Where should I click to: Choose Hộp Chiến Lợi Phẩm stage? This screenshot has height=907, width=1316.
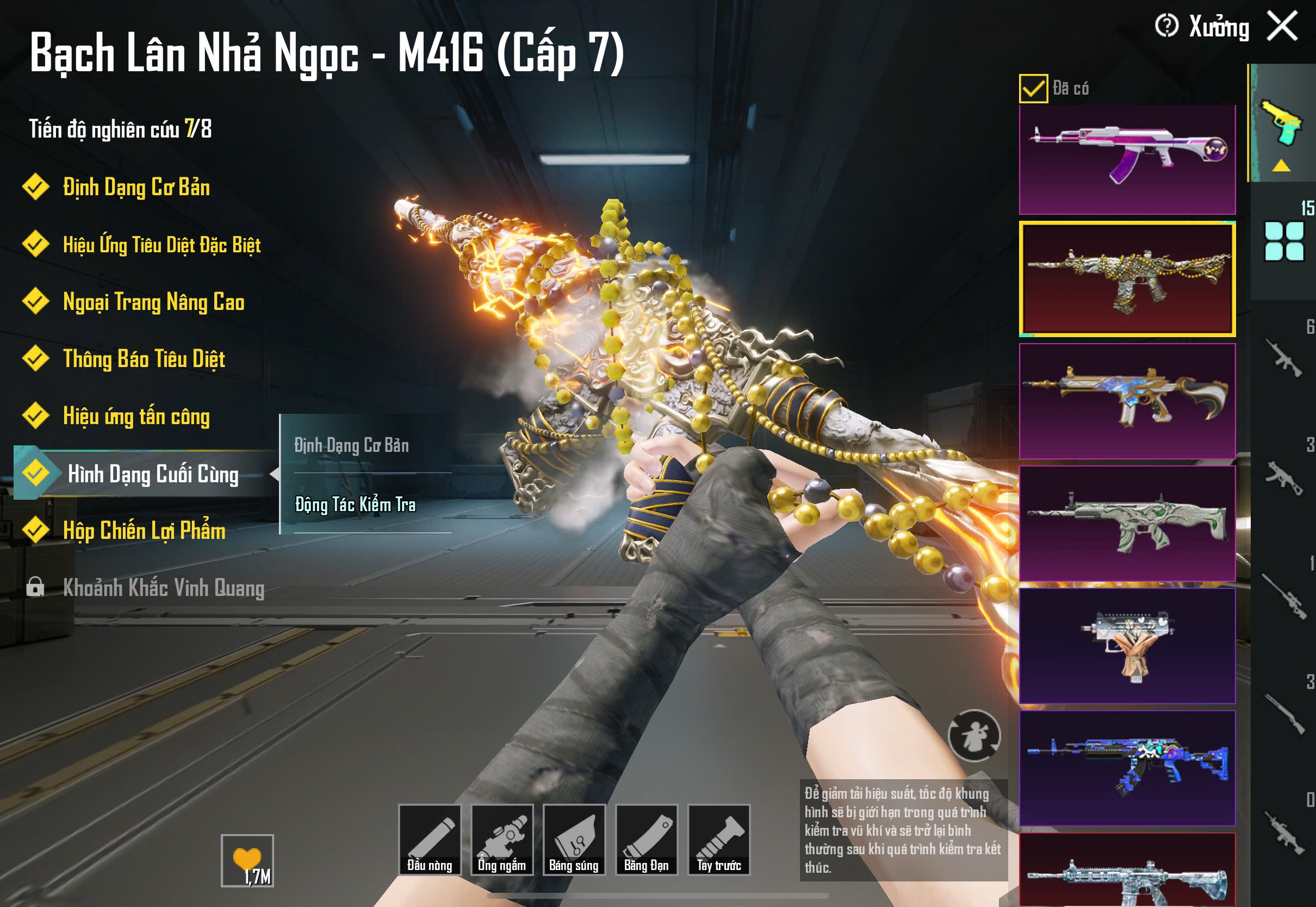click(144, 531)
